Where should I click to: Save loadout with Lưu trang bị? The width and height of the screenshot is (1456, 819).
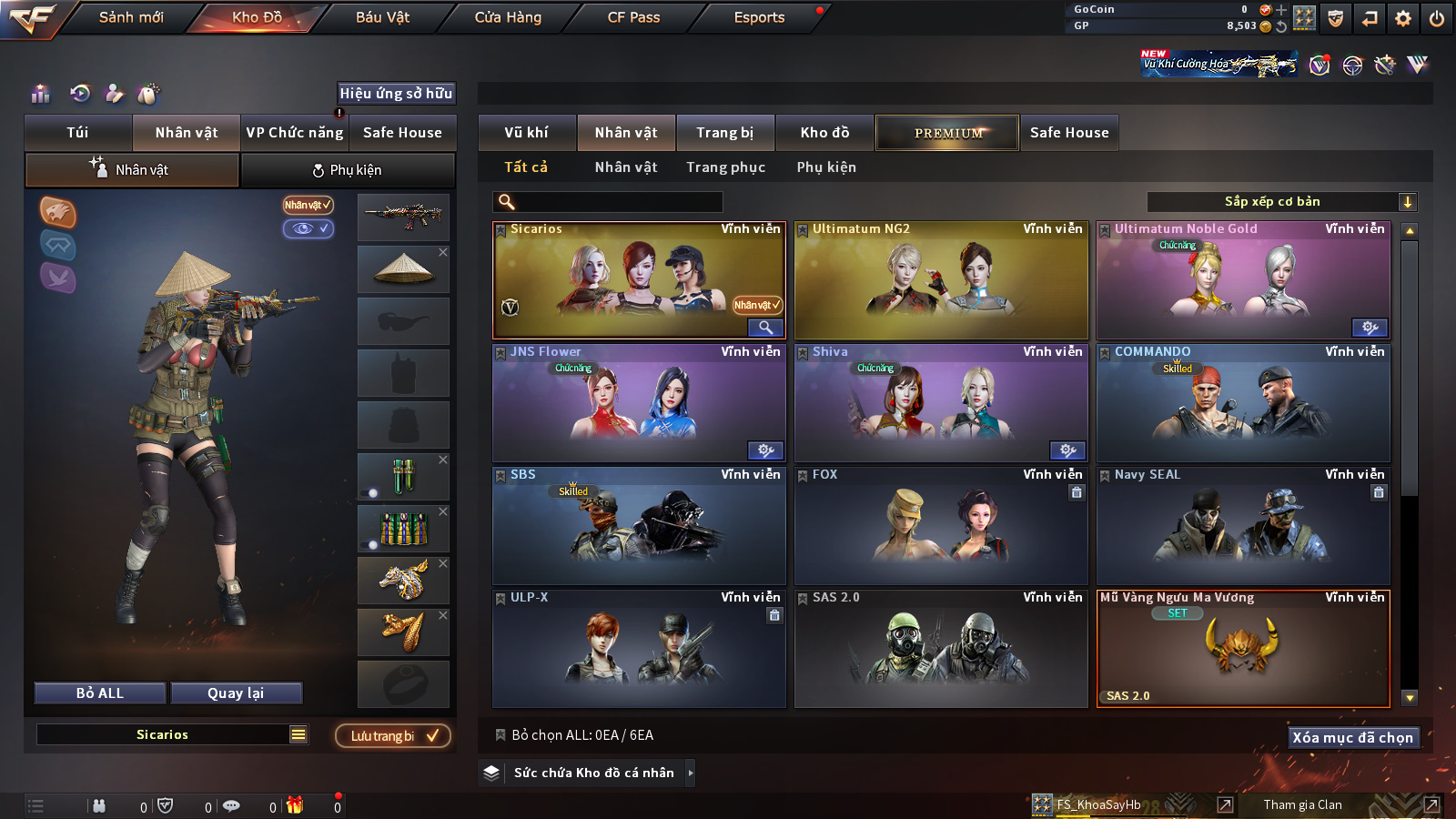tap(393, 736)
